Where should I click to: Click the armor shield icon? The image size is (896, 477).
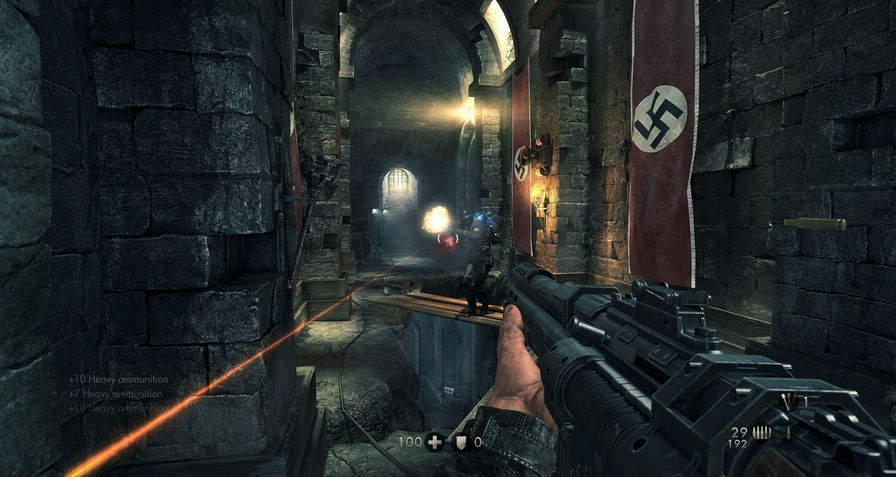[462, 441]
